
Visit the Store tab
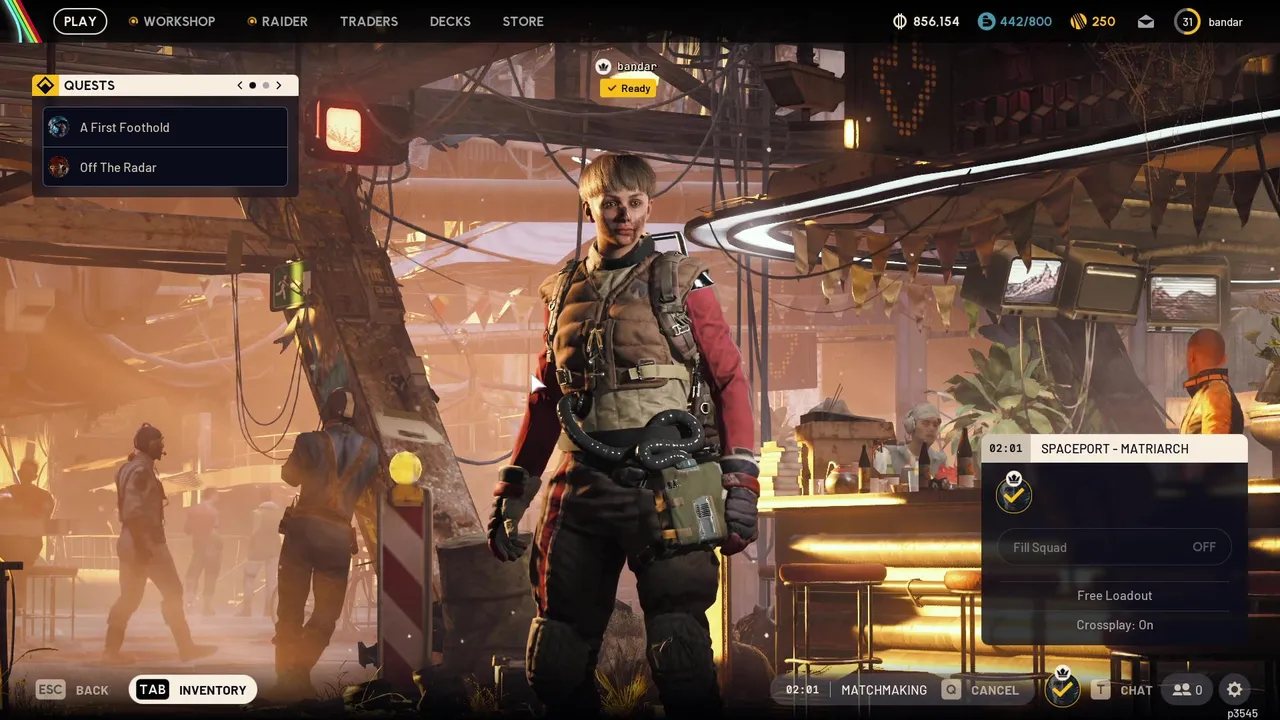pyautogui.click(x=523, y=21)
